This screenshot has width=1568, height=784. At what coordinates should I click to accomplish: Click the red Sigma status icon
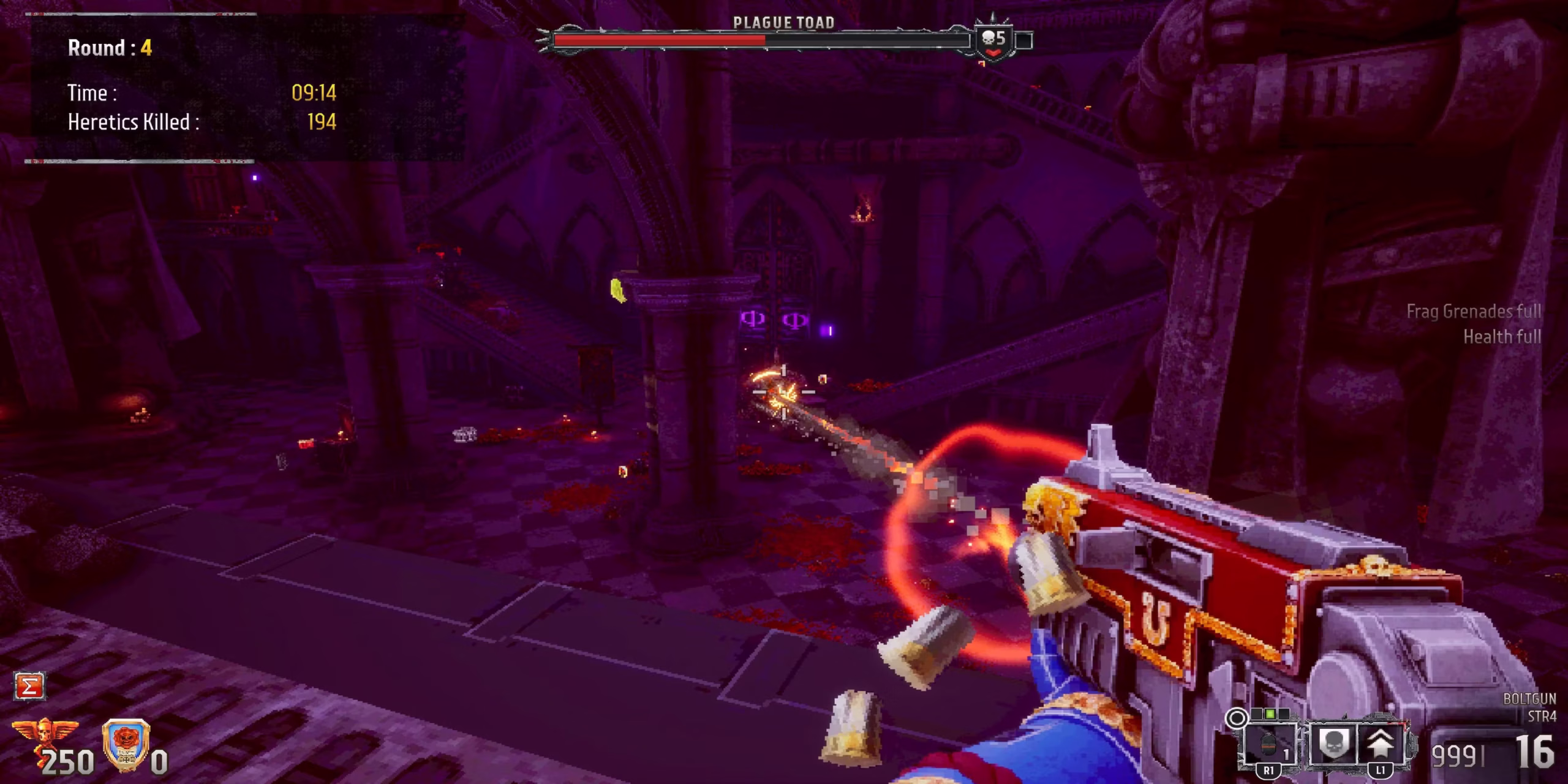(x=29, y=686)
